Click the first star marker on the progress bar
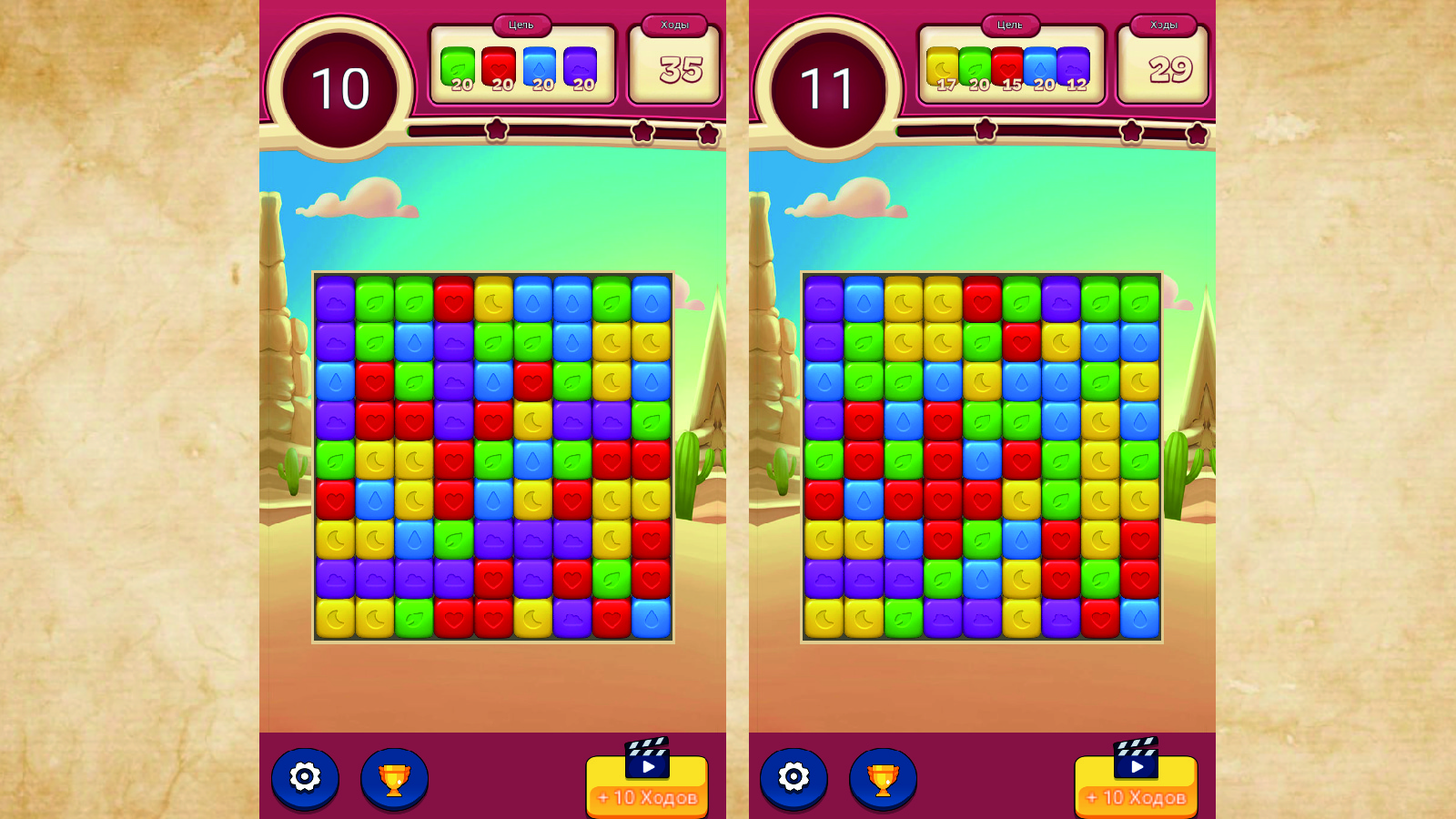1456x819 pixels. click(x=496, y=131)
